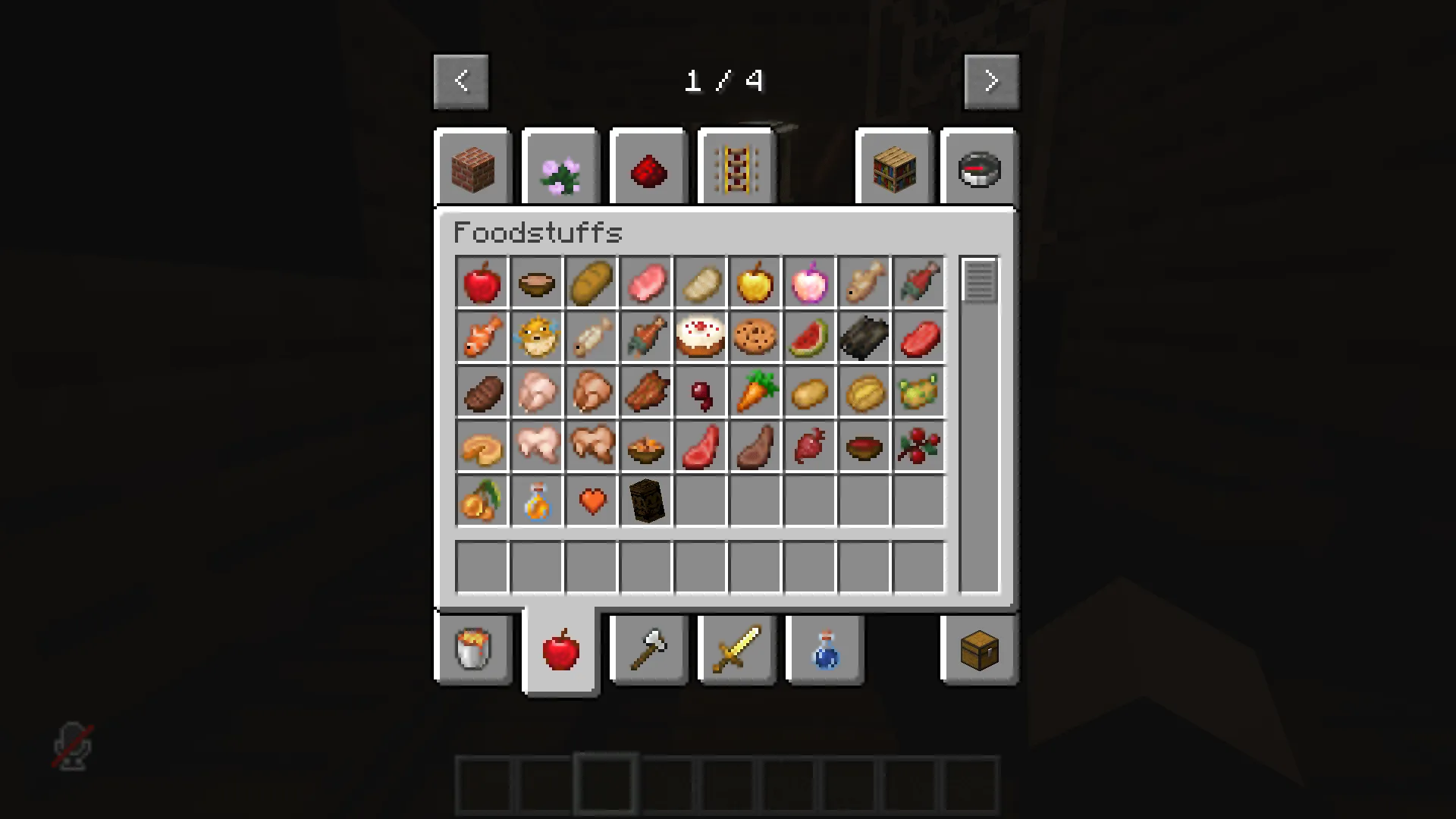The height and width of the screenshot is (819, 1456).
Task: Select the cookie item
Action: (755, 337)
